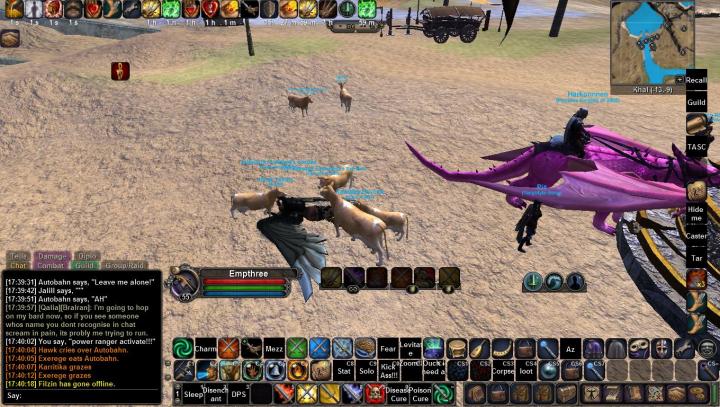Click the Hide me button
Screen dimensions: 720x407
[697, 213]
